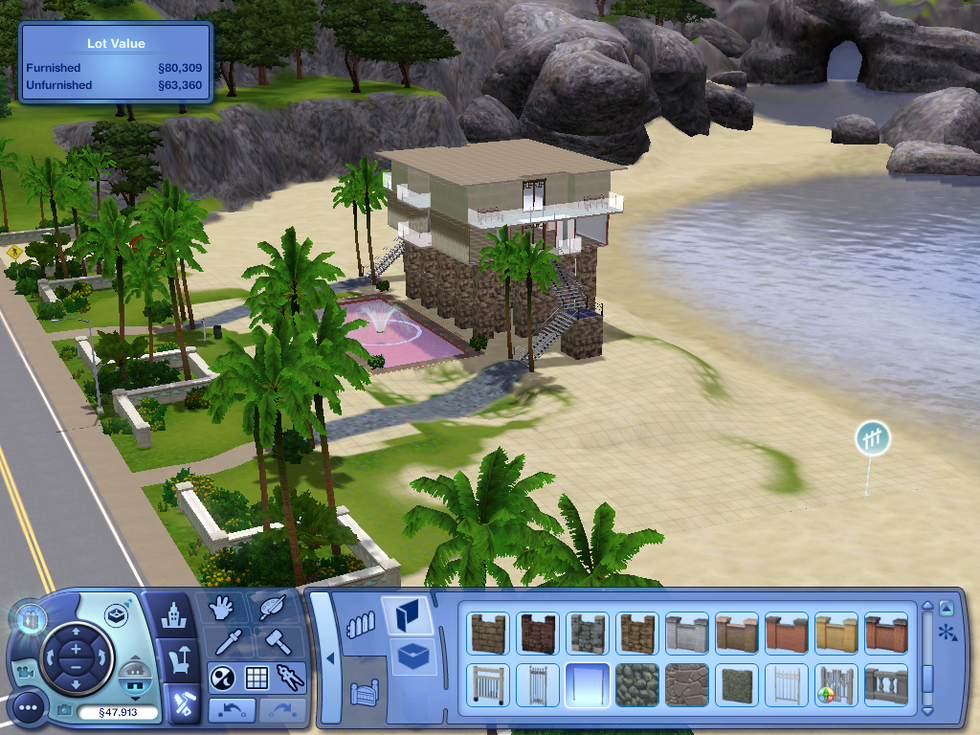Viewport: 980px width, 735px height.
Task: Collapse the catalog with the left arrow
Action: tap(329, 658)
